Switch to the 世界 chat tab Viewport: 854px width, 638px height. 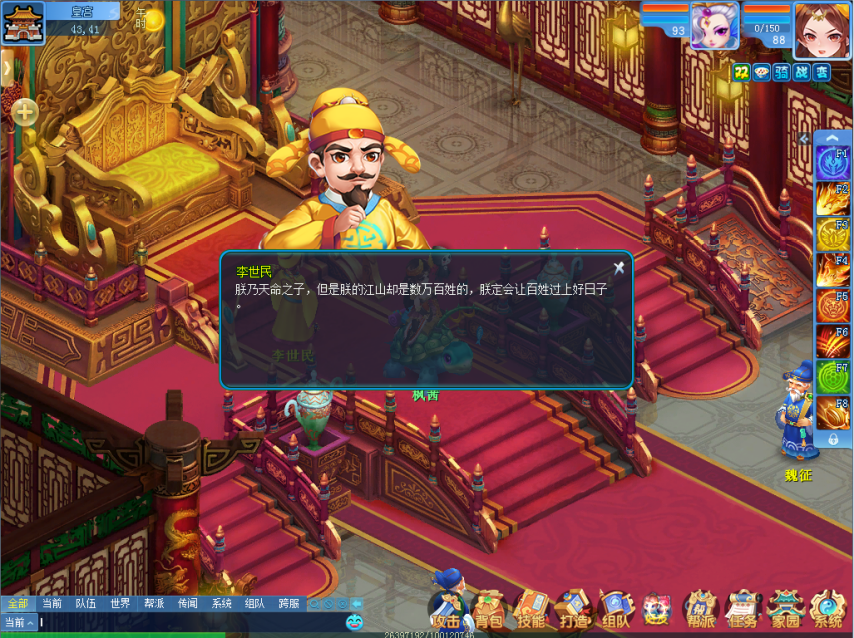[x=120, y=603]
